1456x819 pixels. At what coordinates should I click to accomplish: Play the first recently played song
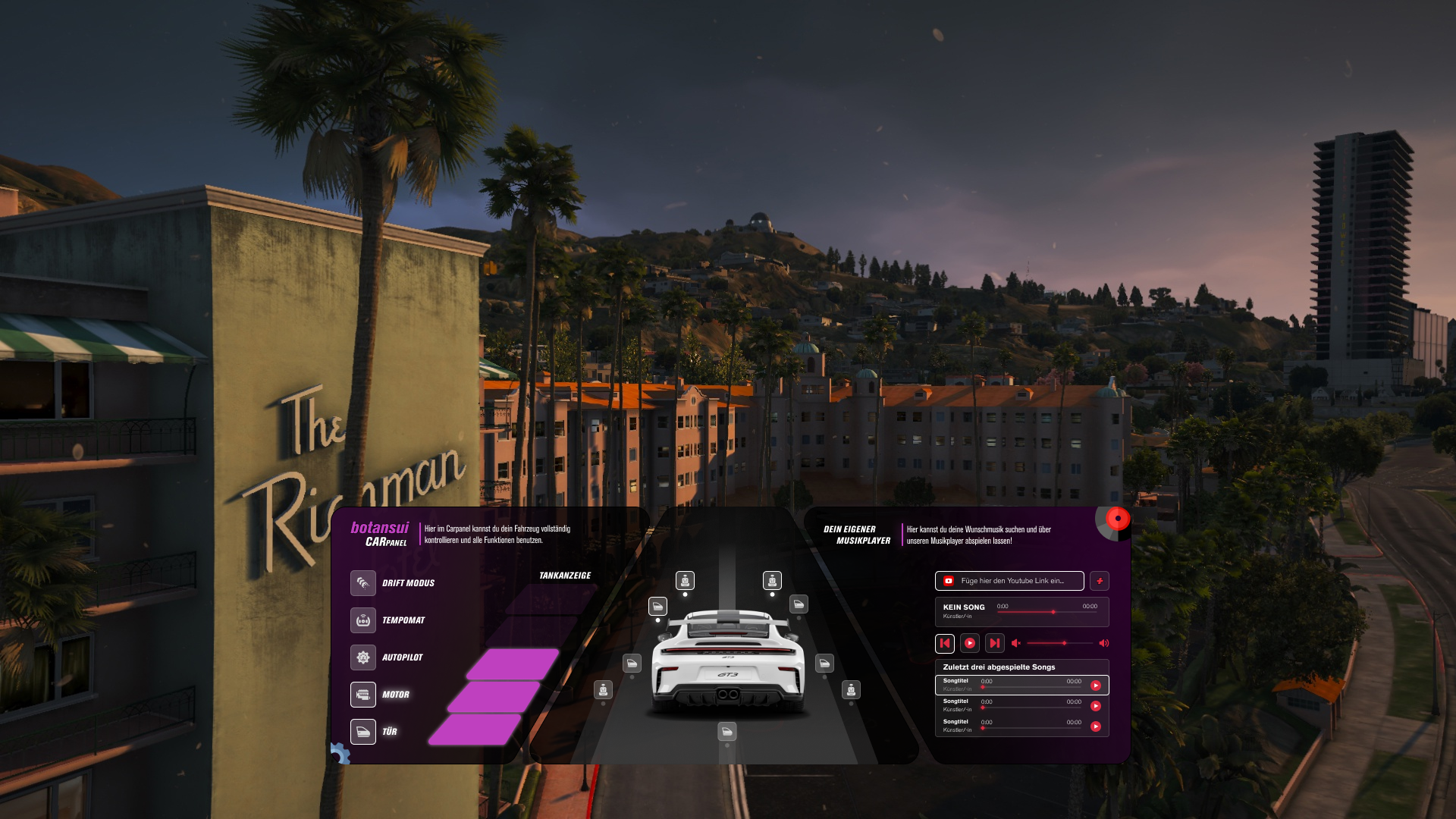click(x=1096, y=686)
